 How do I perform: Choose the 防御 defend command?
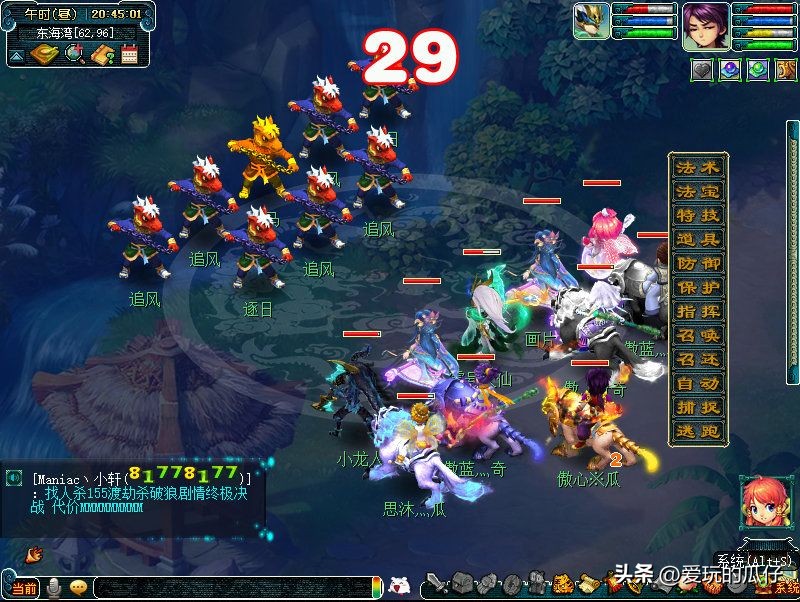click(x=697, y=264)
